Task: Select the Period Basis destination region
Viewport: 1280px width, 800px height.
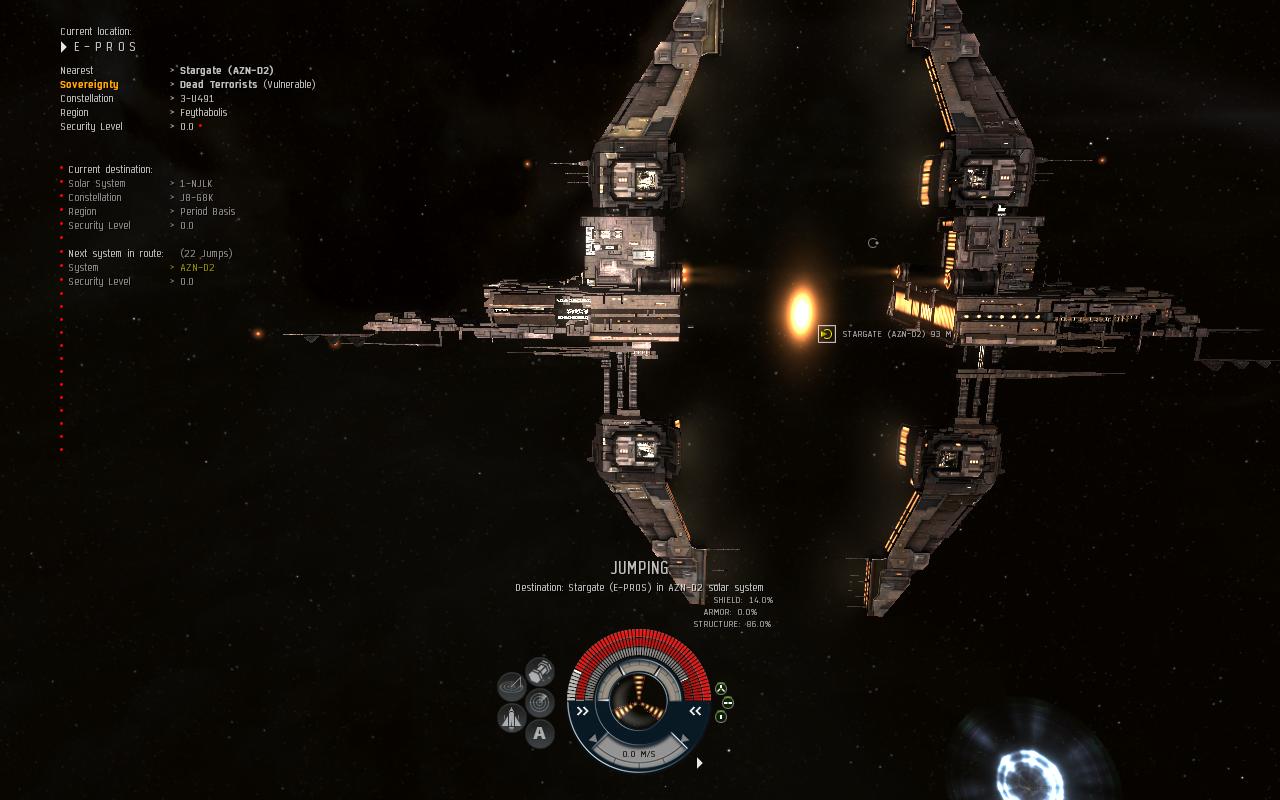Action: [x=208, y=212]
